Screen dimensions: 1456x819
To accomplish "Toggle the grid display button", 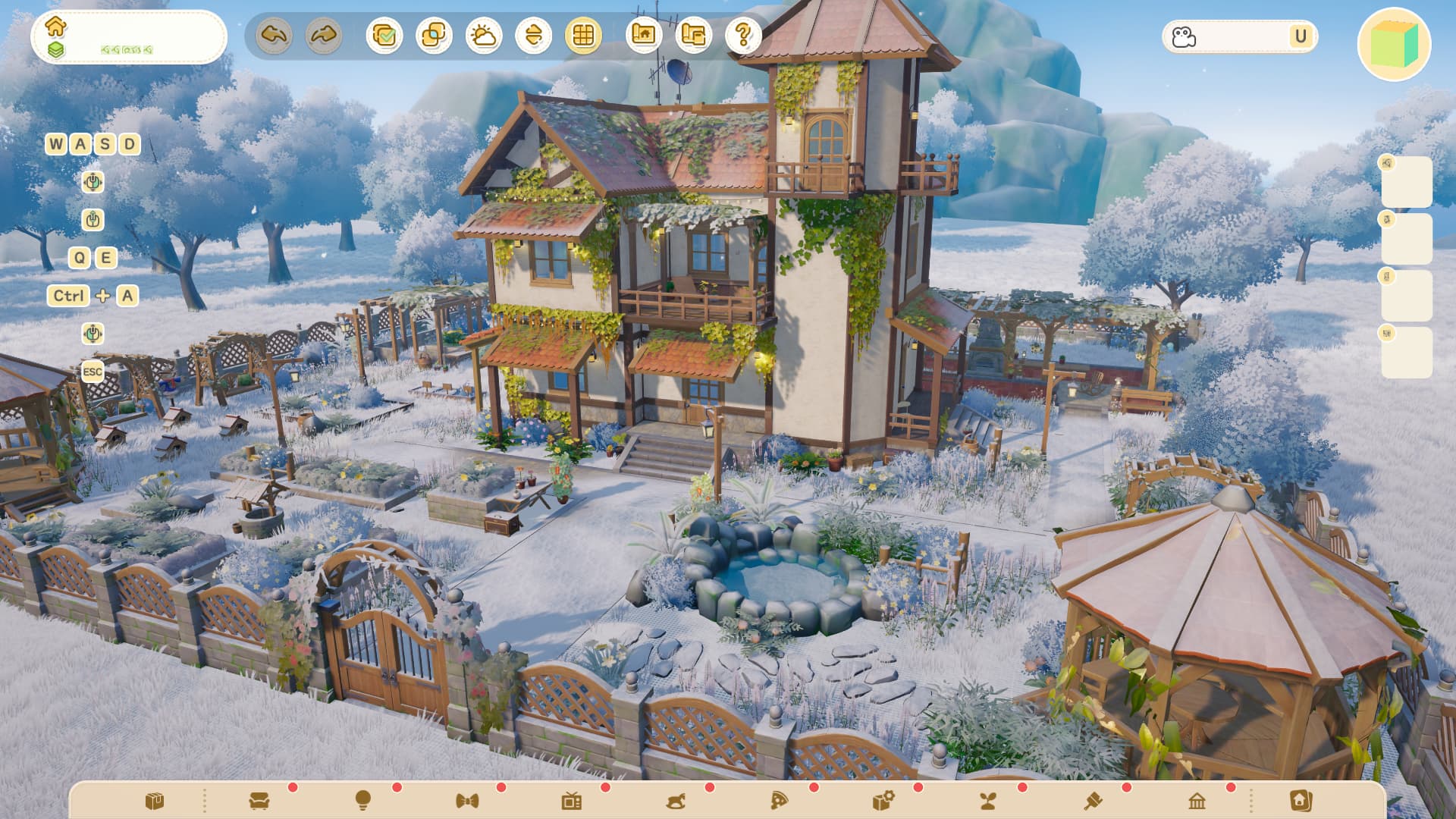I will 583,36.
